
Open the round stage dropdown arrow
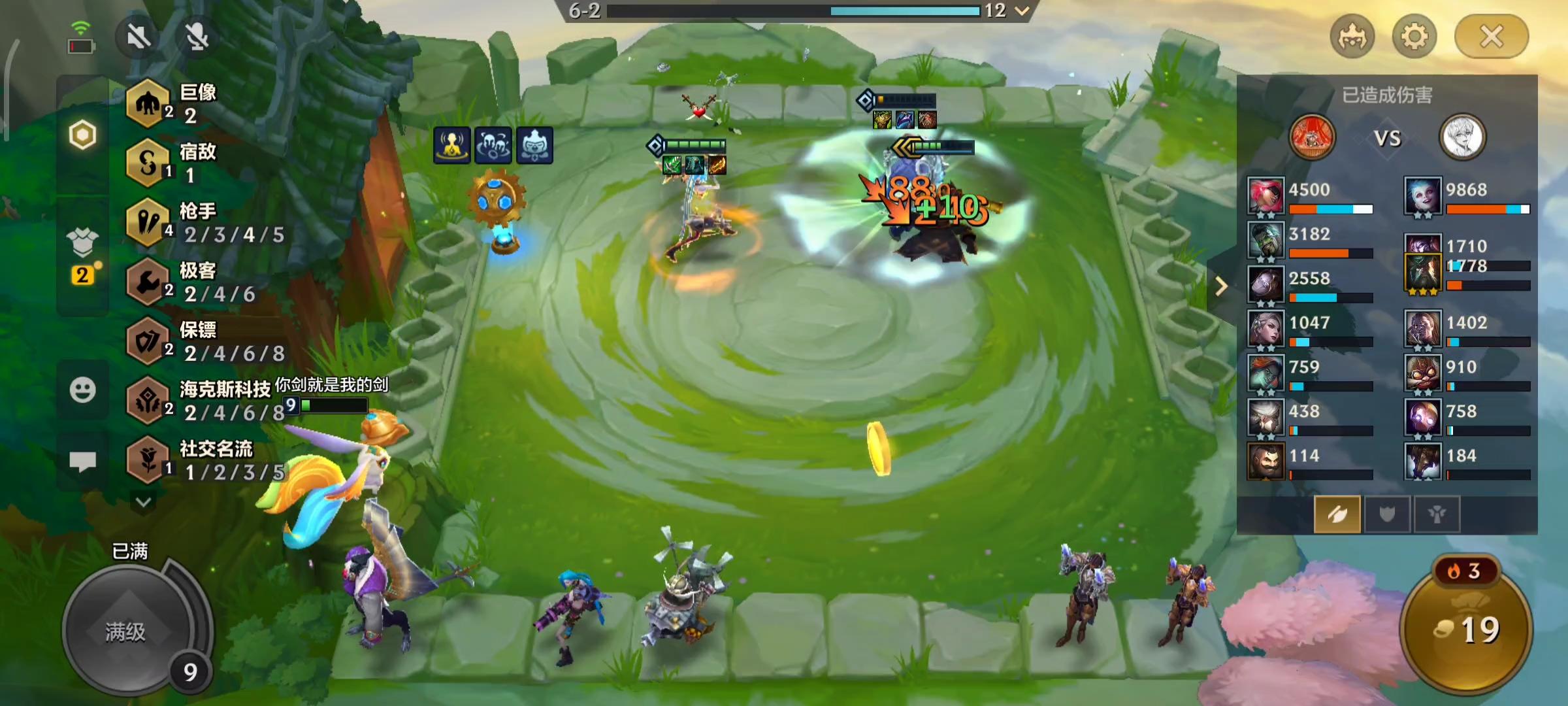point(1022,11)
